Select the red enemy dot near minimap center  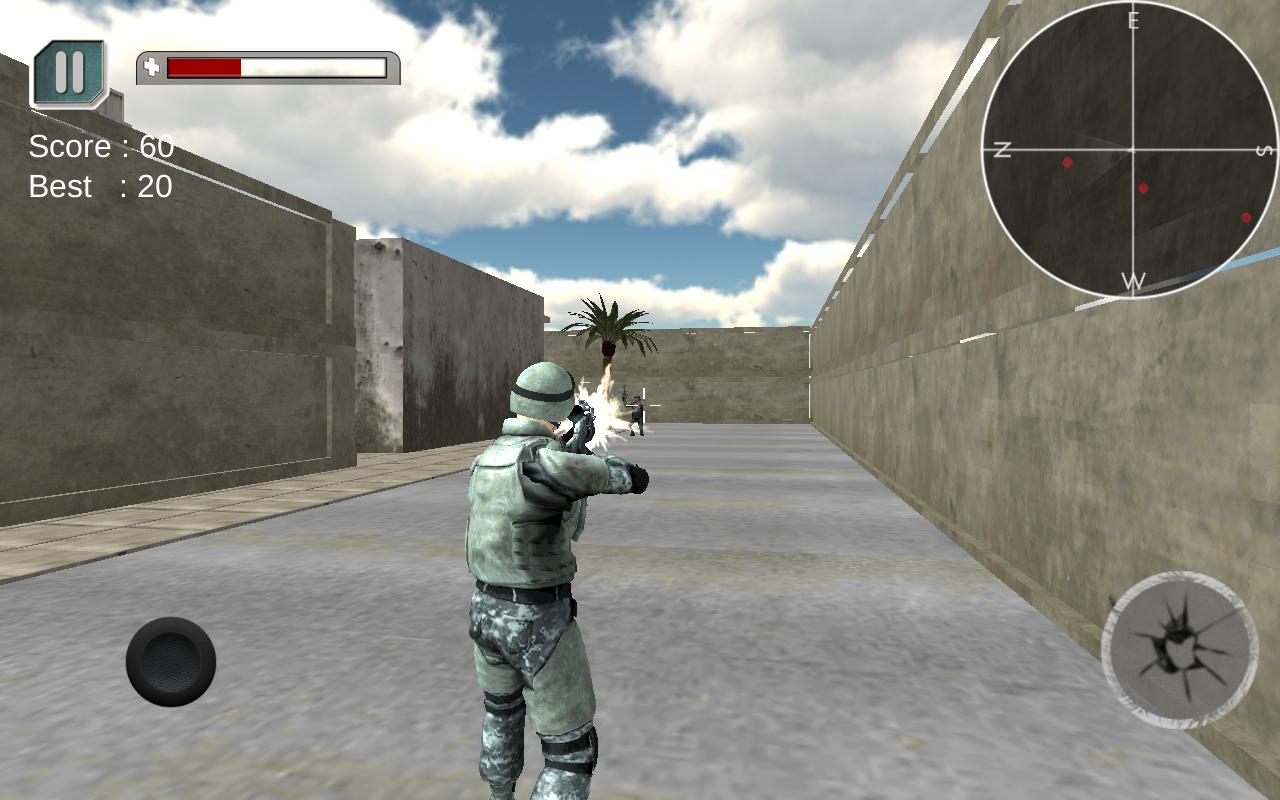point(1141,189)
